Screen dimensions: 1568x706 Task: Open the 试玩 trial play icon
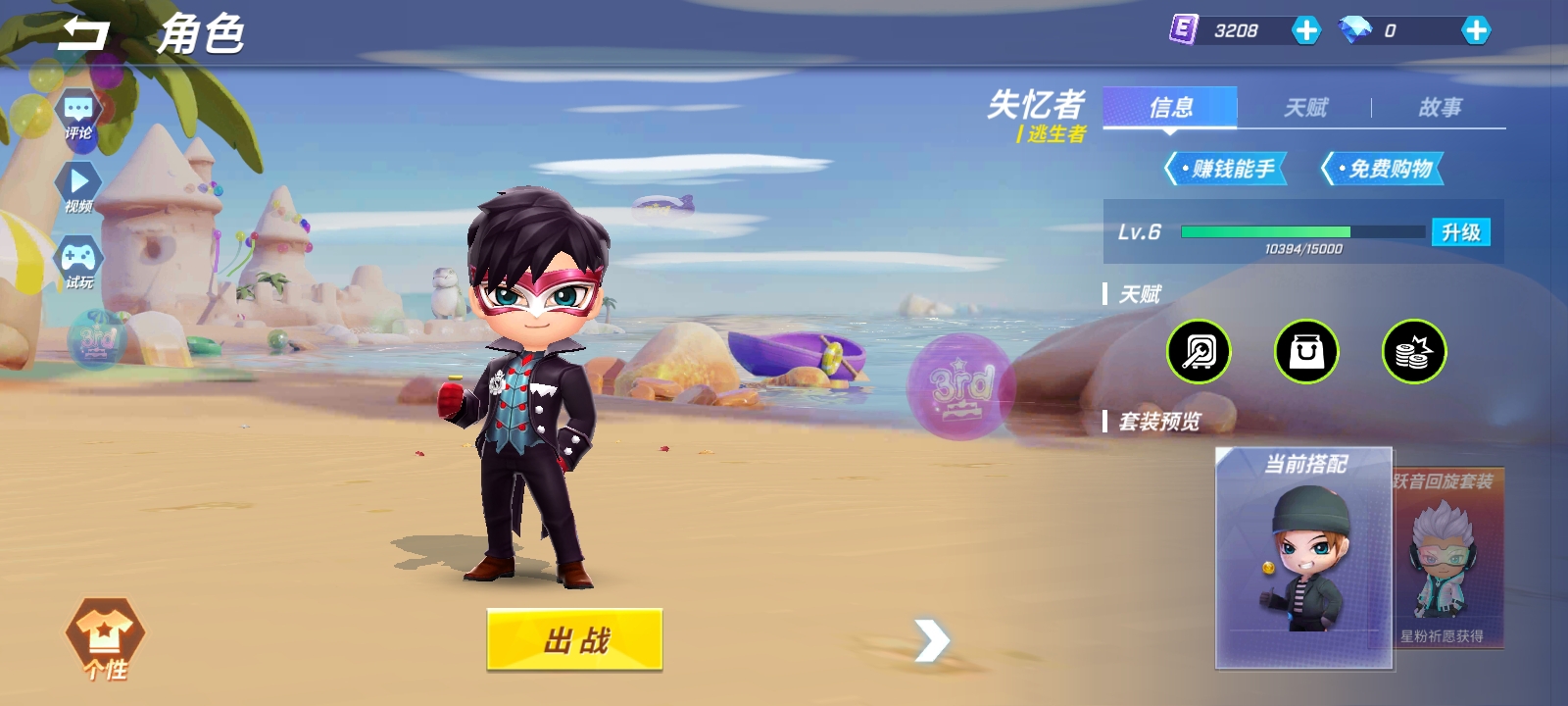tap(78, 263)
